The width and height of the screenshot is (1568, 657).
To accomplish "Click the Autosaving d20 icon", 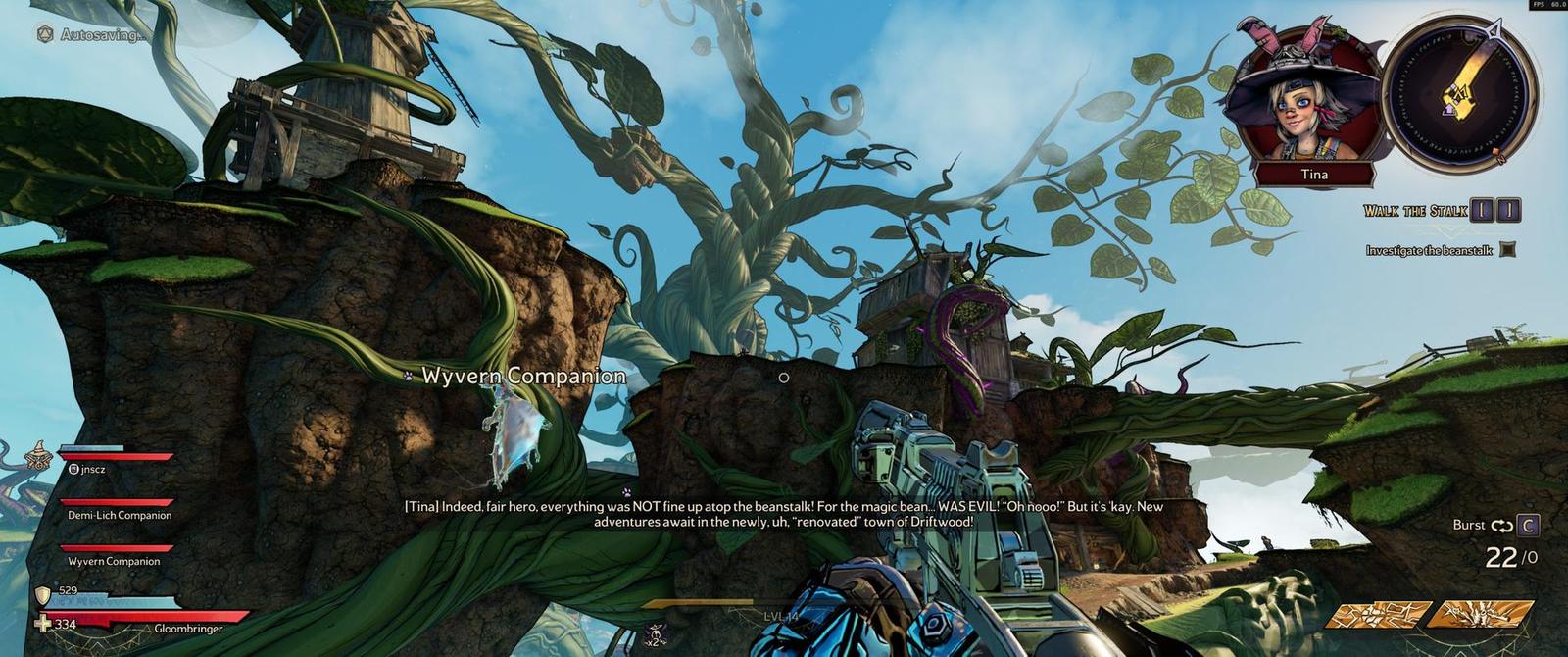I will click(x=45, y=34).
